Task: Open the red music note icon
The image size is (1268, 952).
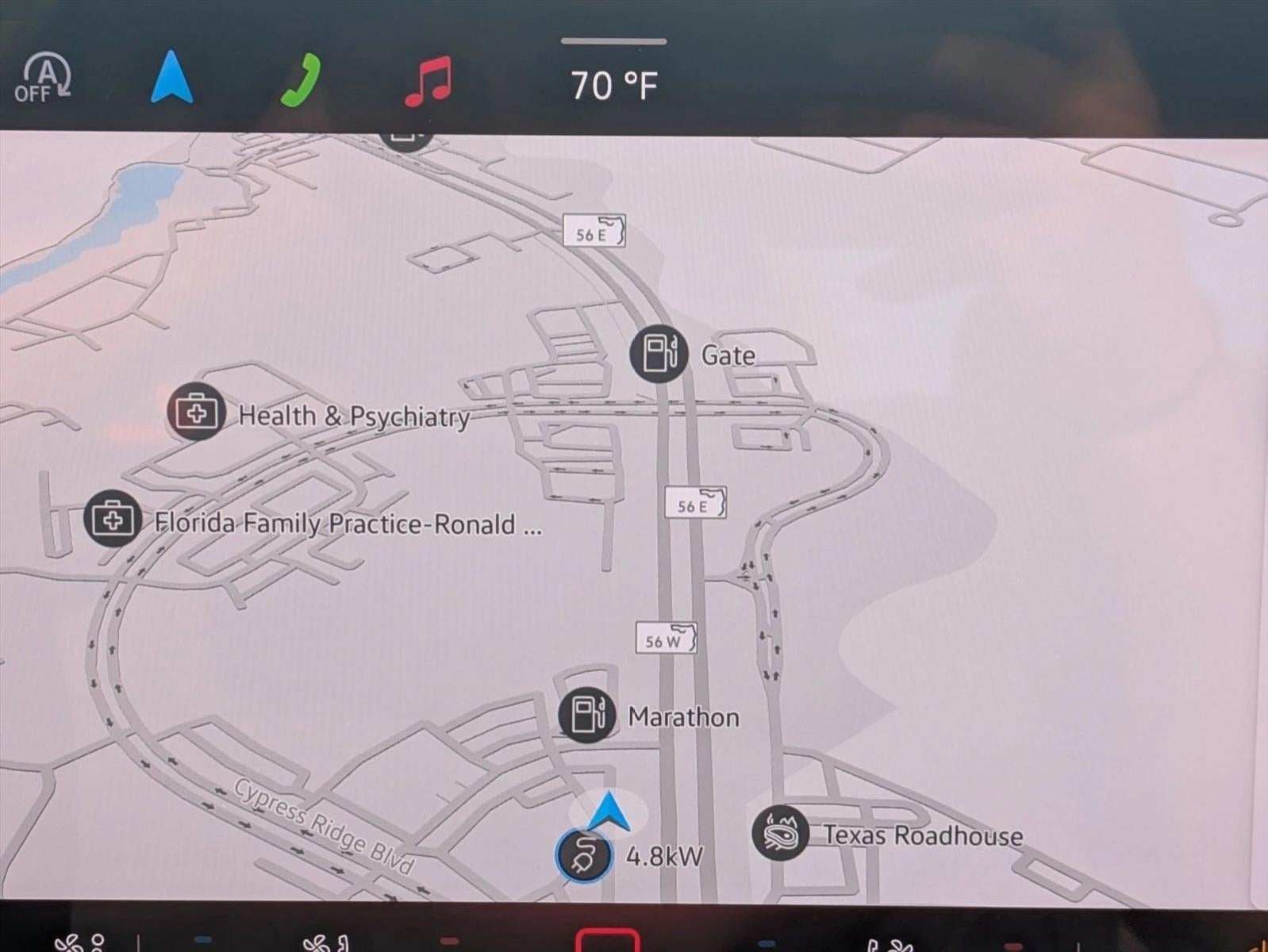Action: (x=428, y=81)
